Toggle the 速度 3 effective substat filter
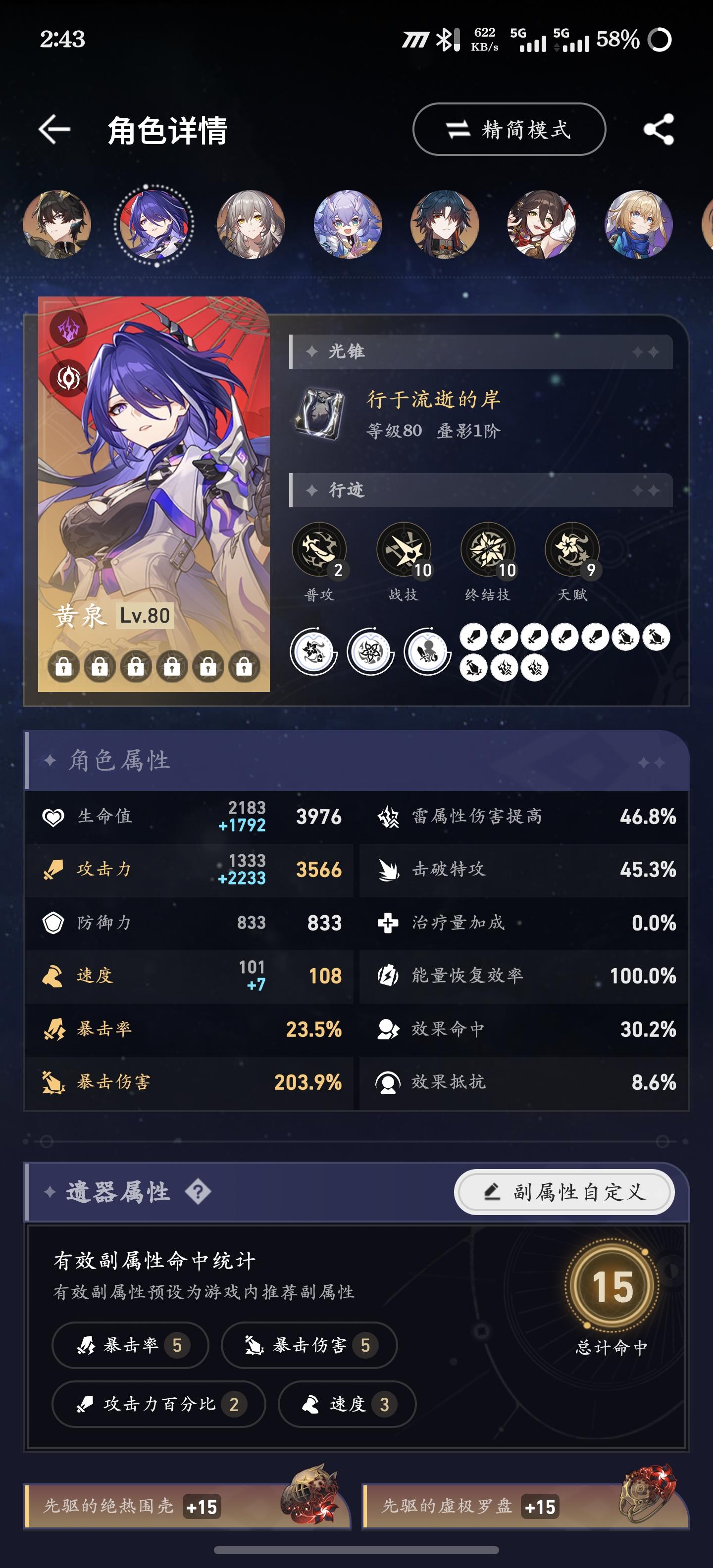This screenshot has height=1568, width=713. [345, 1405]
